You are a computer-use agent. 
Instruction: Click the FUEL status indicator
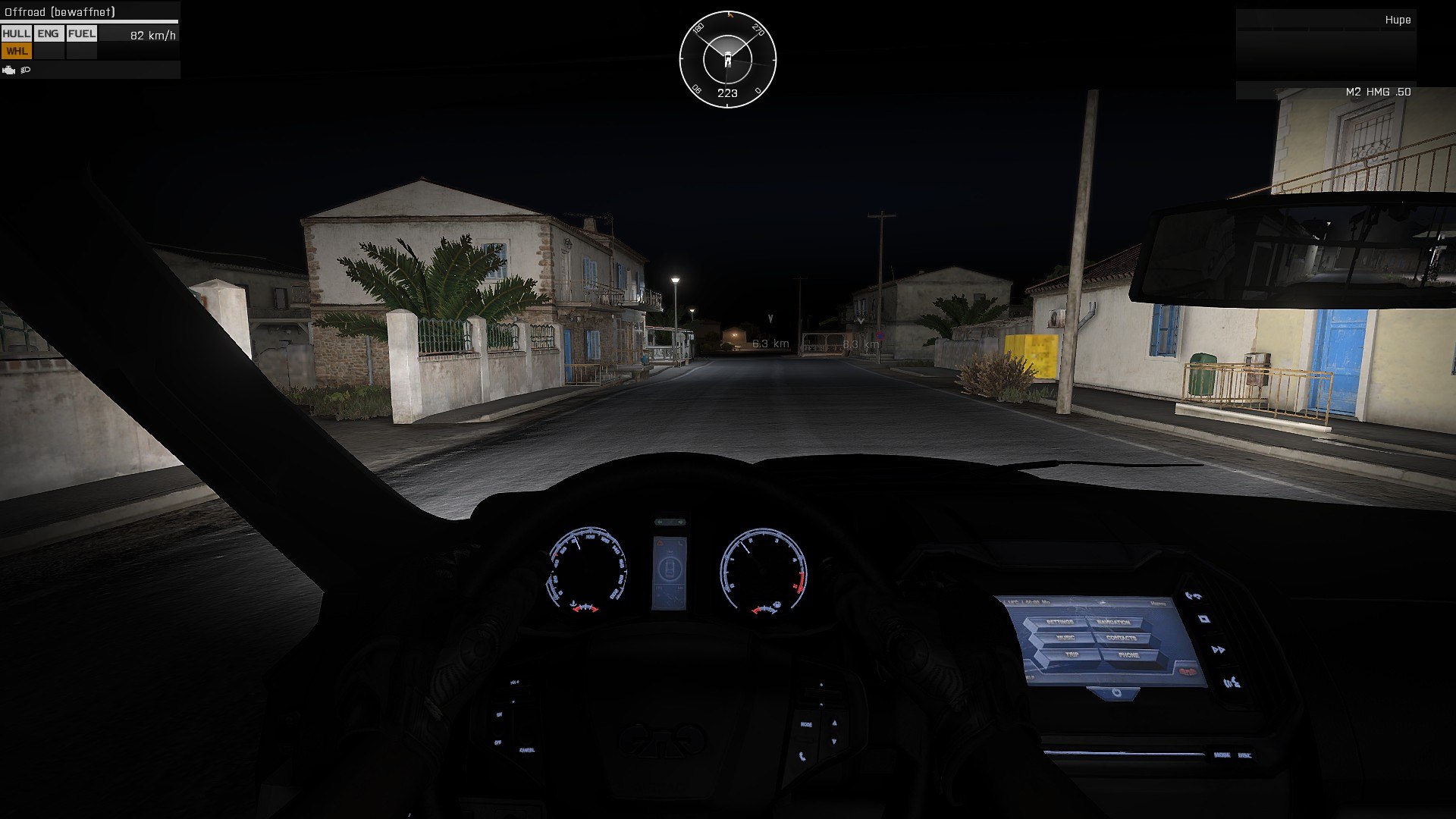pyautogui.click(x=81, y=33)
